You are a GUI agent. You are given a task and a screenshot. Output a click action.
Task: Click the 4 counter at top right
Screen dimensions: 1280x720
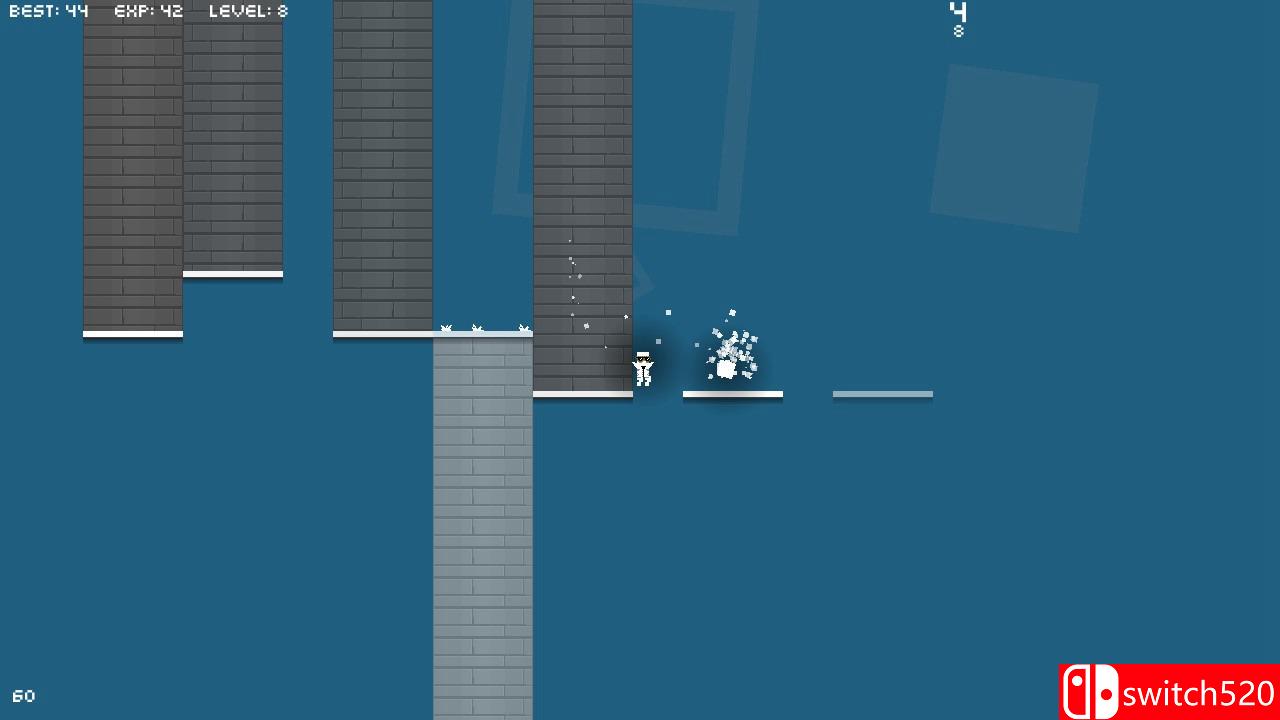(x=958, y=12)
